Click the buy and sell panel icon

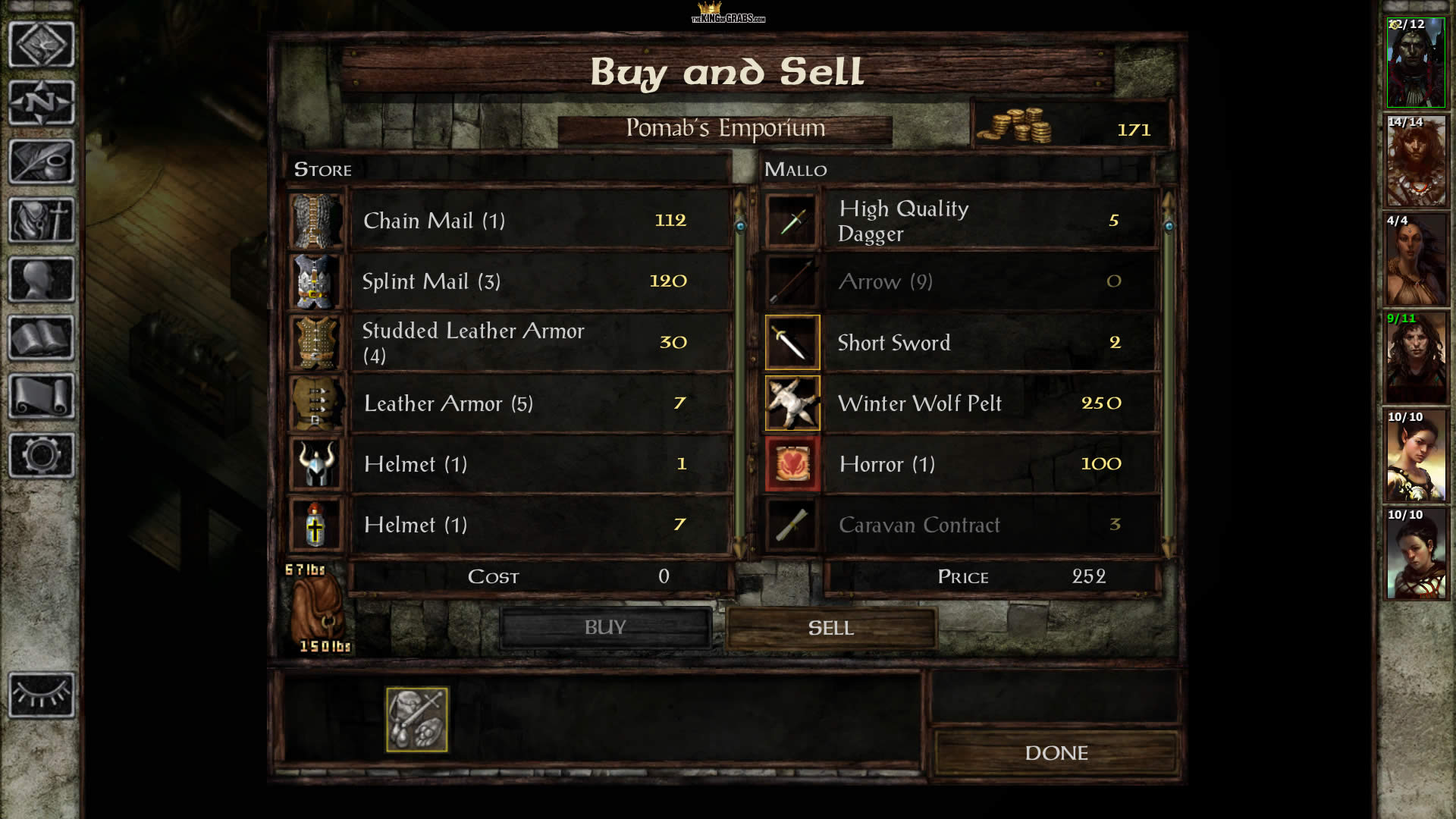[416, 720]
